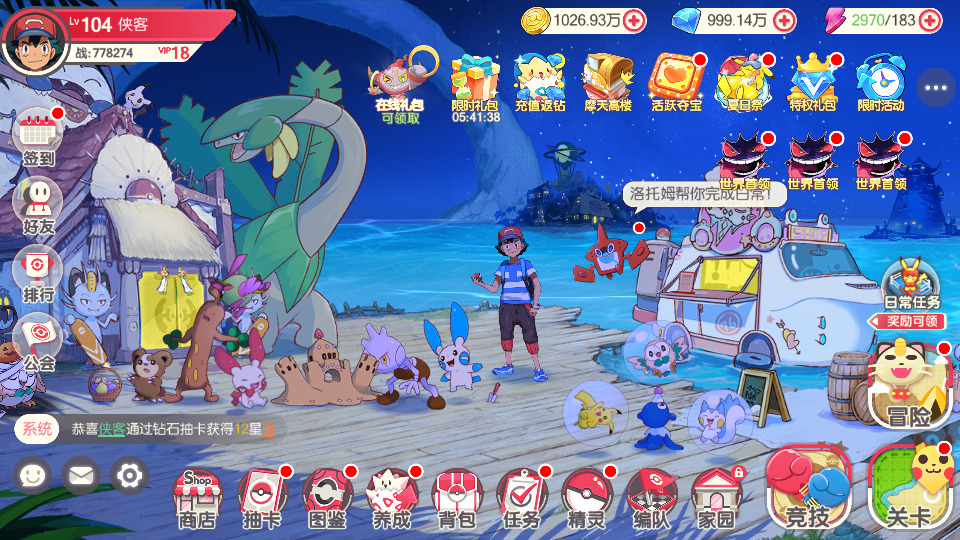Open the 排行 rankings board

click(x=39, y=272)
